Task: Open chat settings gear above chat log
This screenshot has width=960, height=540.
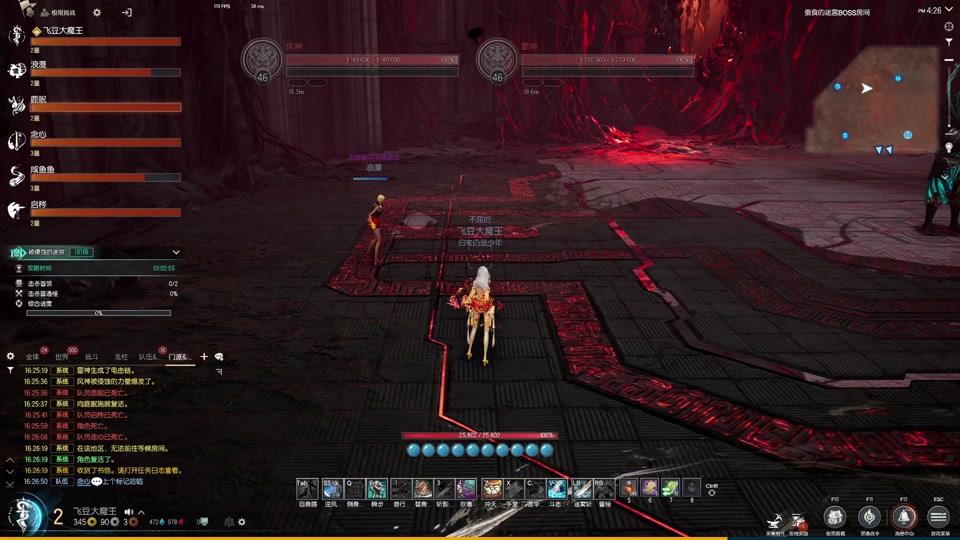Action: pyautogui.click(x=11, y=357)
